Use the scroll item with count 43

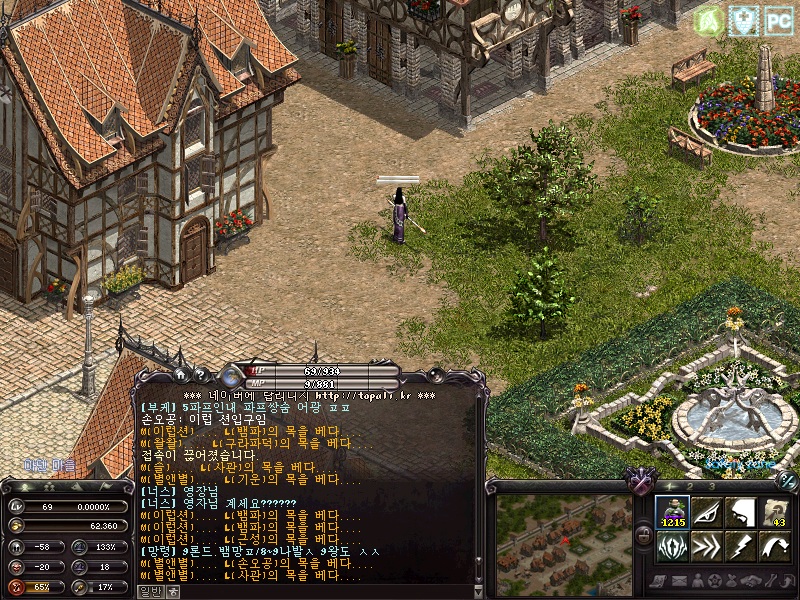tap(775, 513)
